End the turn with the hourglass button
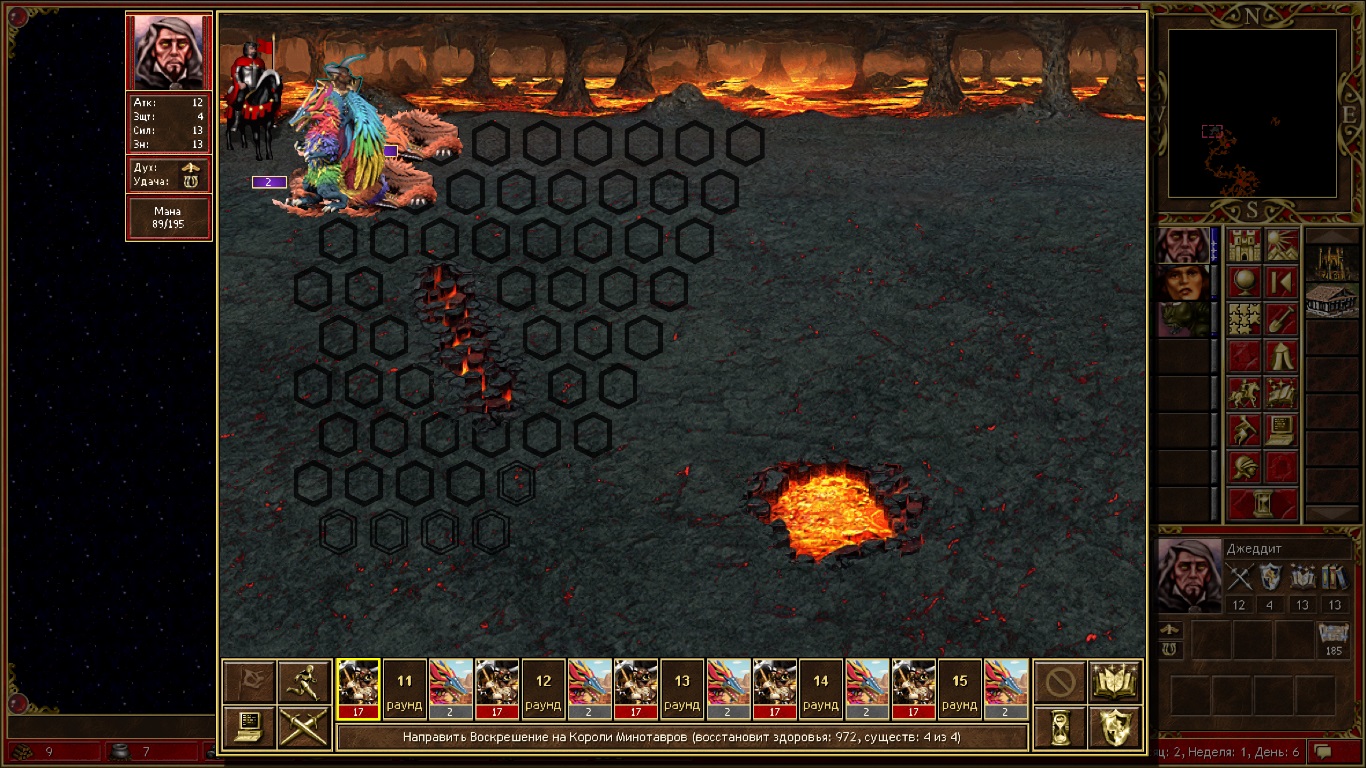This screenshot has height=768, width=1366. coord(1263,504)
